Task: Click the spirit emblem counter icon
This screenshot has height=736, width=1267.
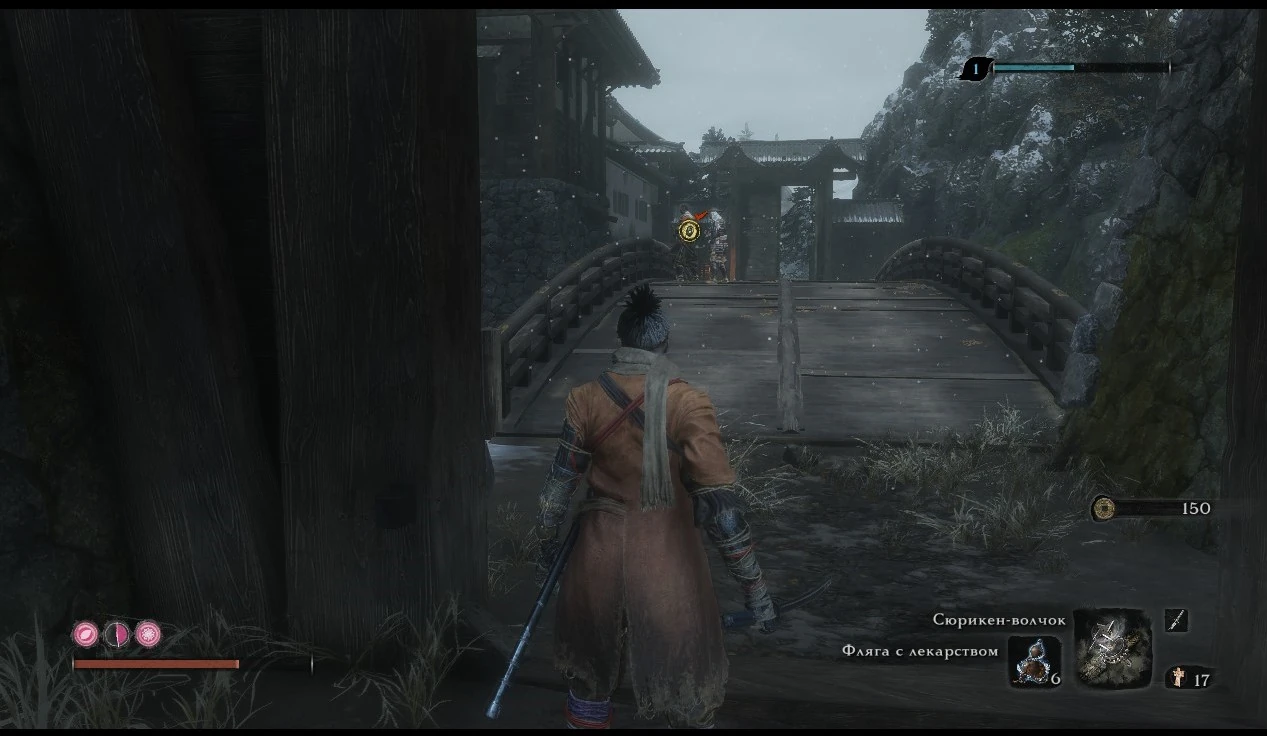Action: [x=1179, y=679]
